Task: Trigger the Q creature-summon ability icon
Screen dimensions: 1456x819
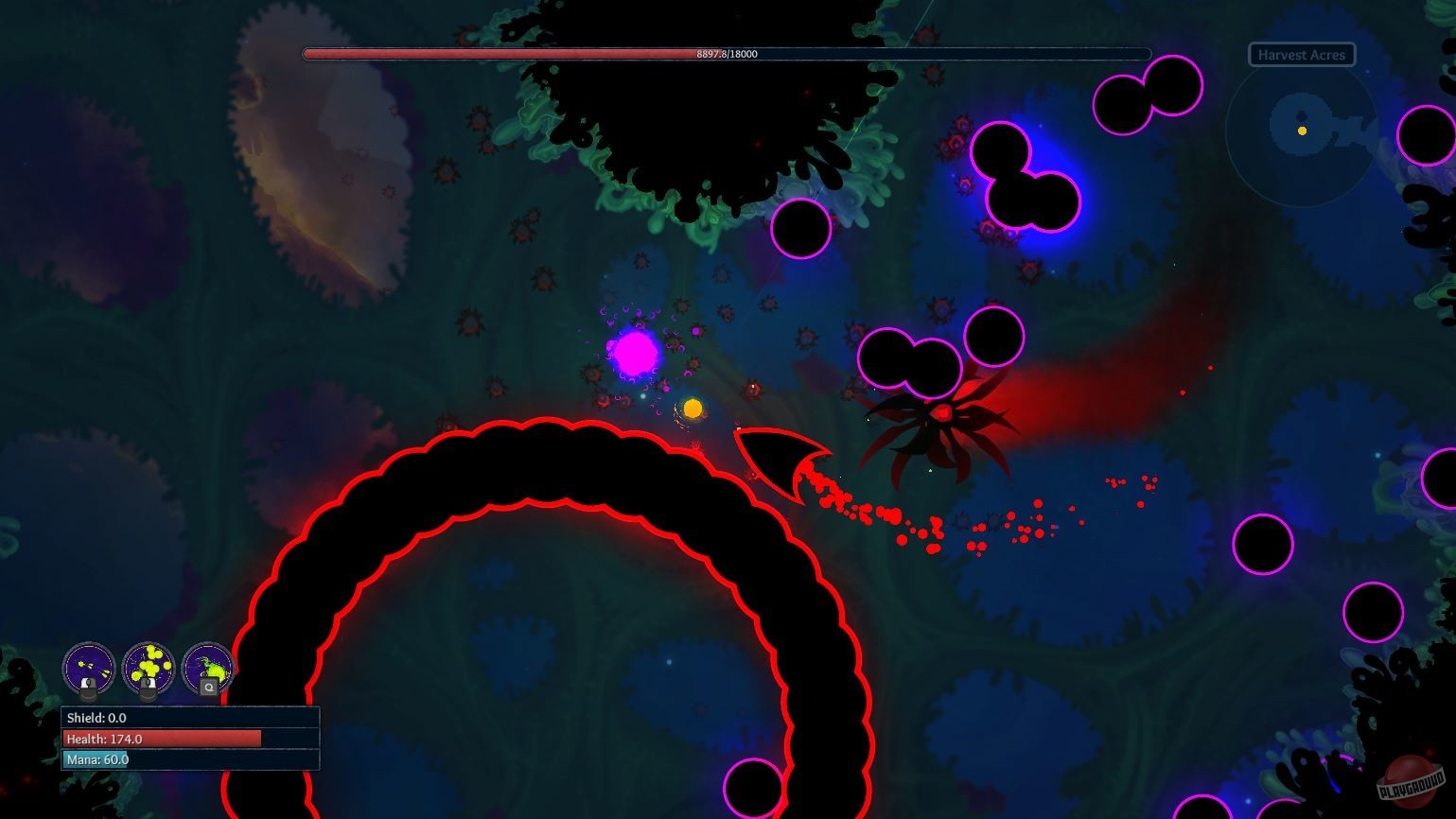Action: pyautogui.click(x=207, y=665)
